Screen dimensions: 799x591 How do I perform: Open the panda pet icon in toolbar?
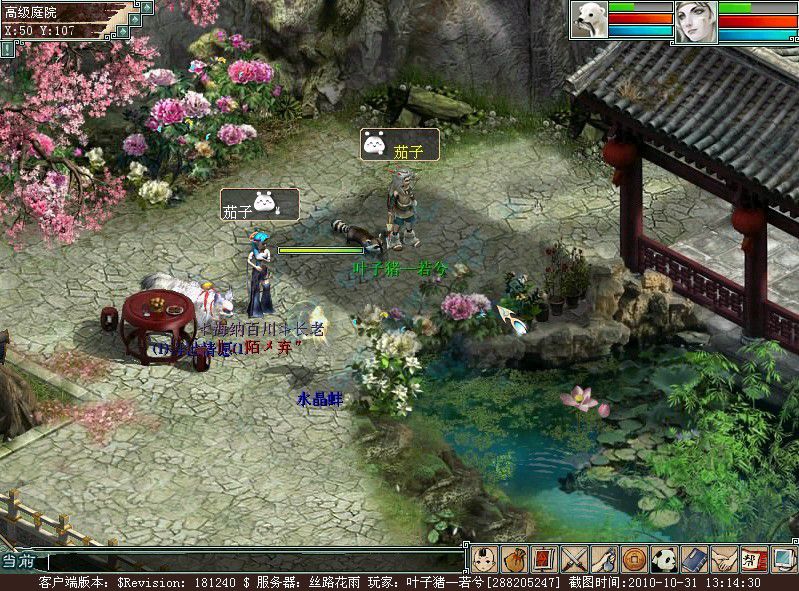coord(664,559)
